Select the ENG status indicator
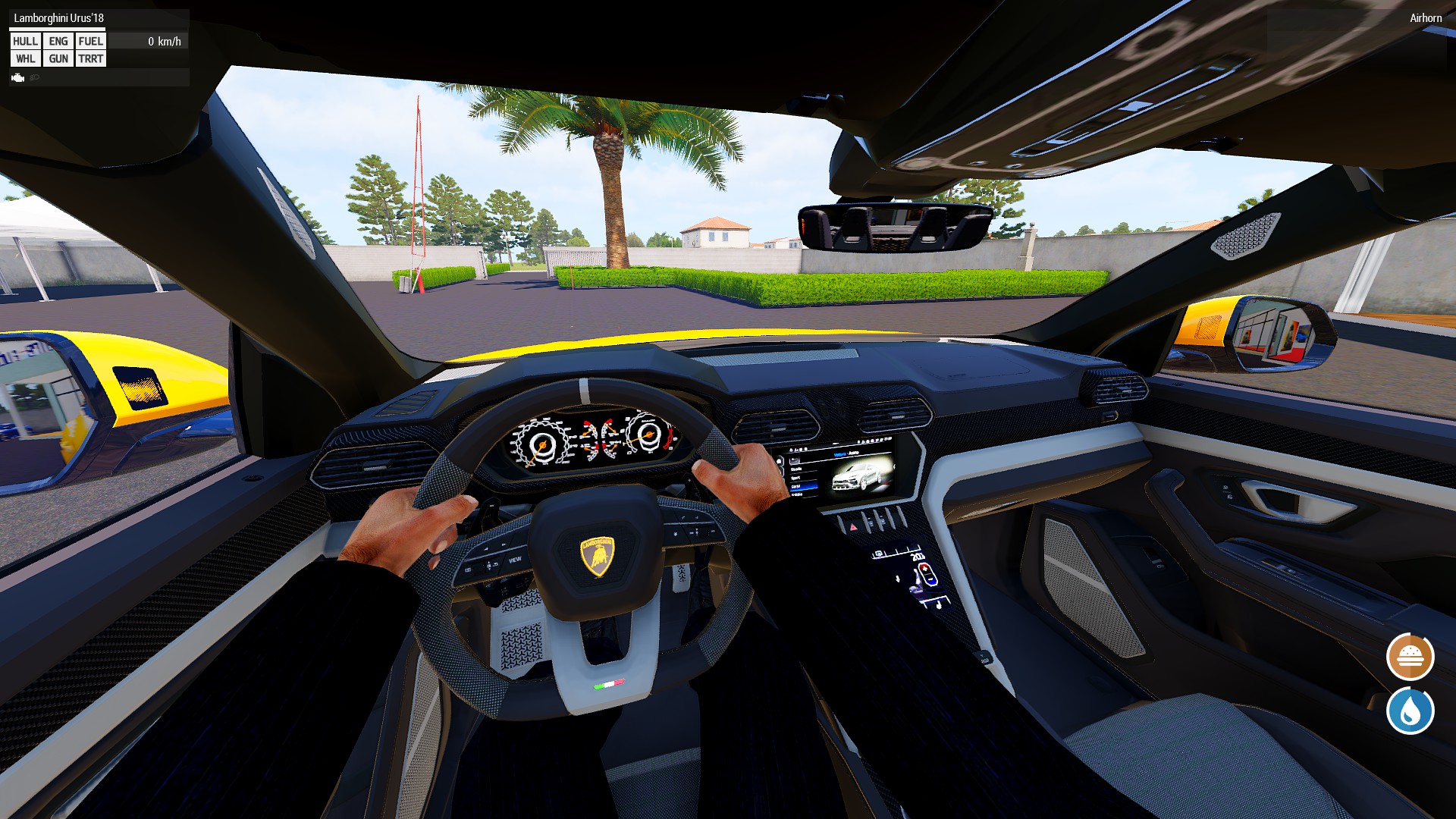 tap(58, 41)
